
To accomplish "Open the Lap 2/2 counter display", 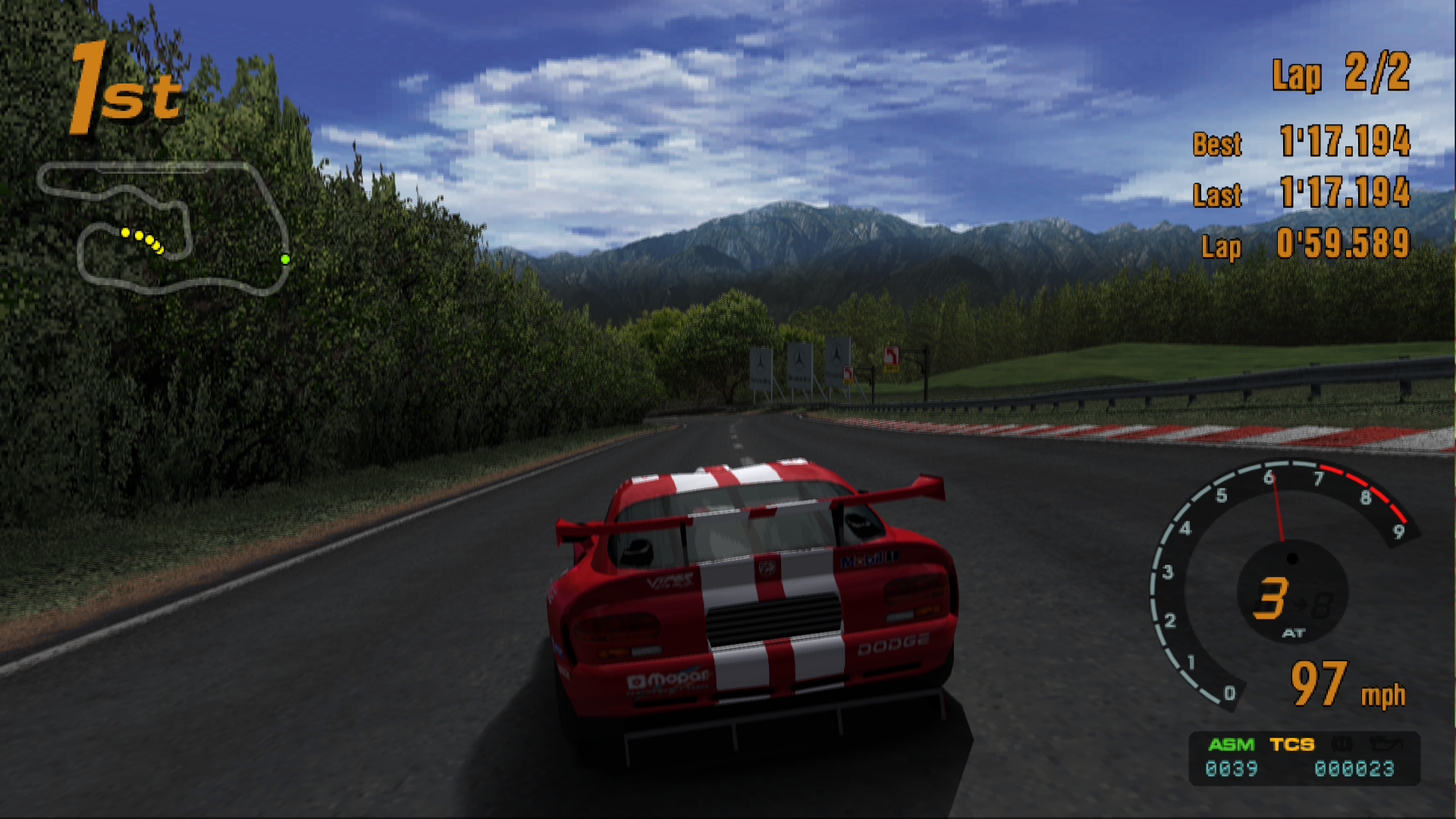I will click(1341, 74).
